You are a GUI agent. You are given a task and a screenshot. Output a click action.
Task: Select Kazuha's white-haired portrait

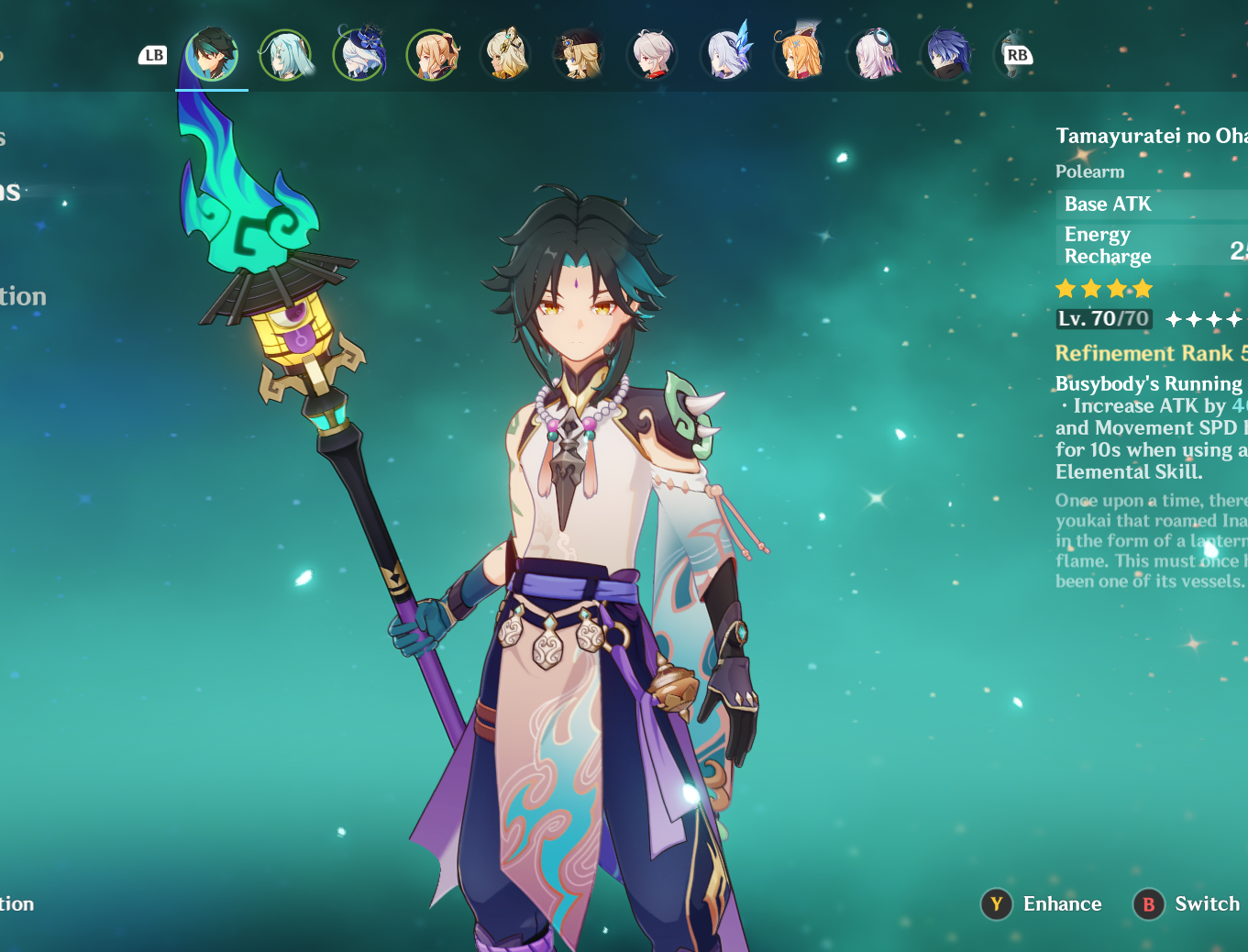[x=652, y=55]
